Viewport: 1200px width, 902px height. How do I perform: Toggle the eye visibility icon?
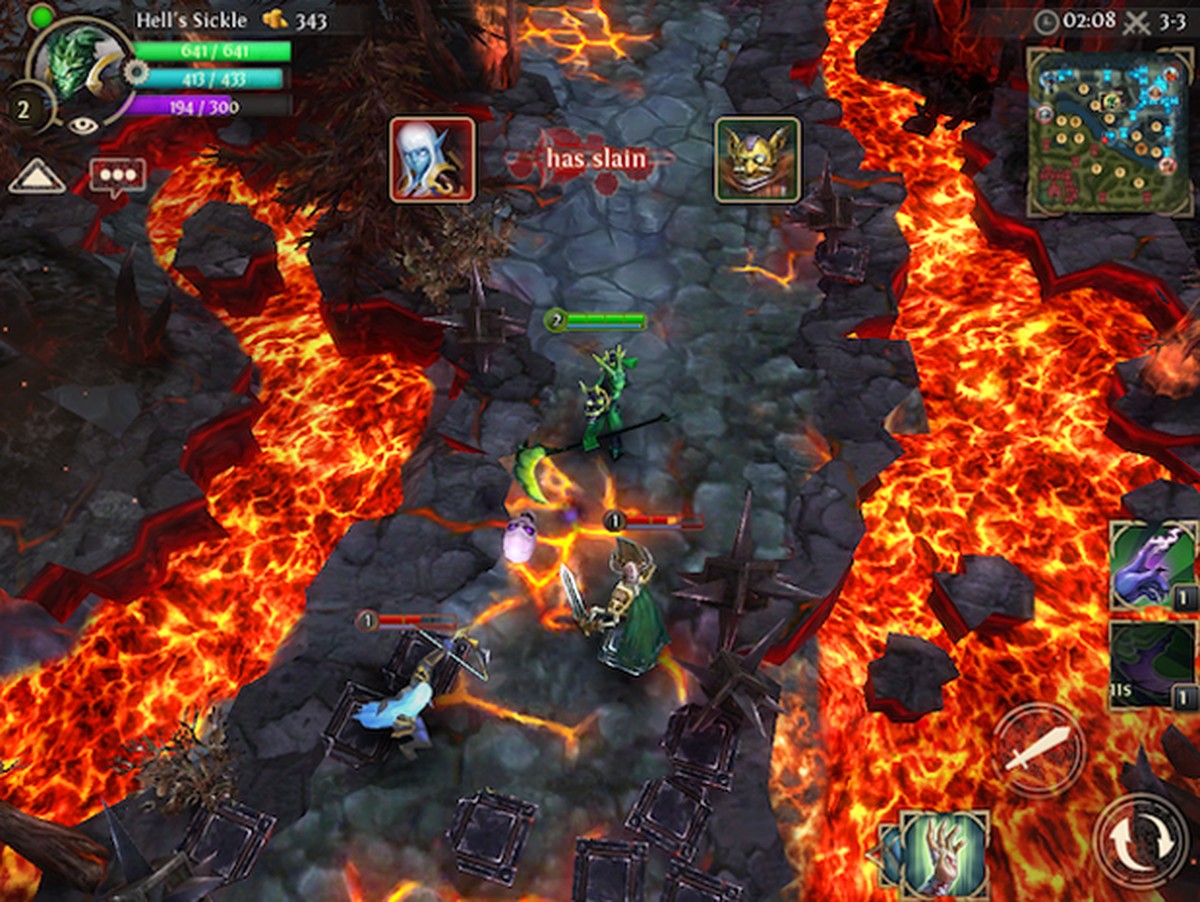82,126
